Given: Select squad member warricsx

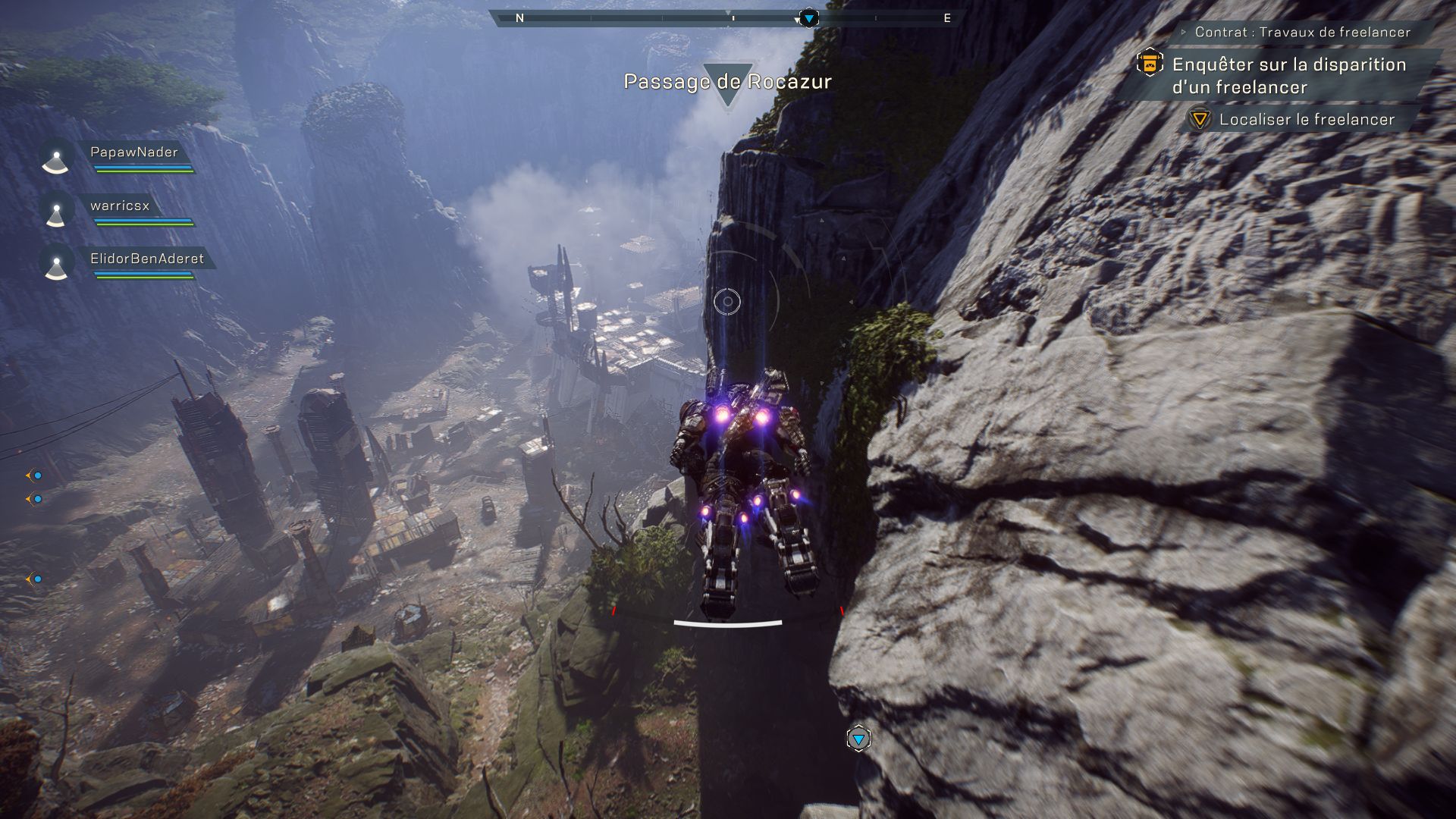Looking at the screenshot, I should pos(120,206).
